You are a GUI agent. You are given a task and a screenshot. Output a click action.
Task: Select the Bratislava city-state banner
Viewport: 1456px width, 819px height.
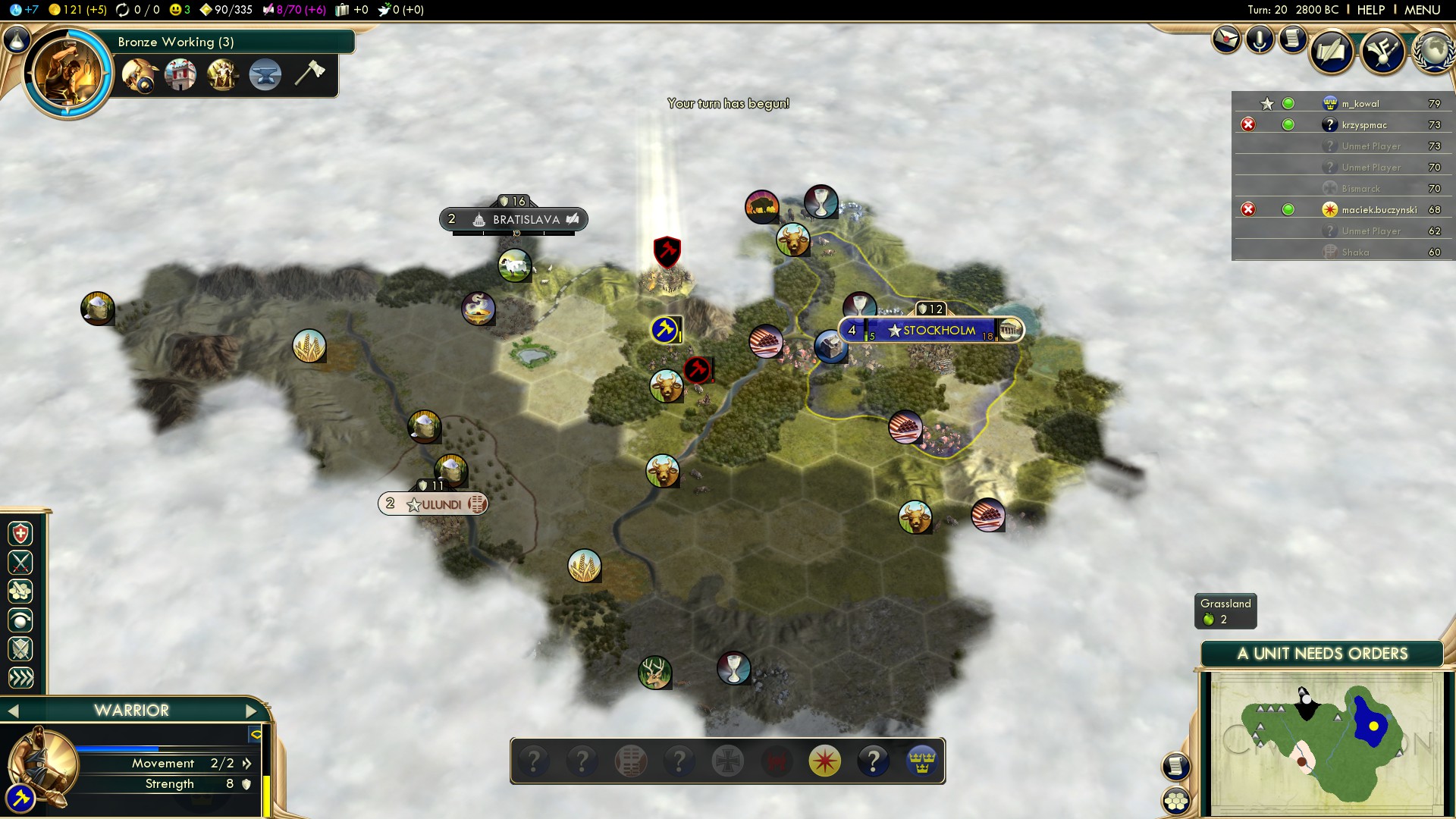click(x=525, y=220)
